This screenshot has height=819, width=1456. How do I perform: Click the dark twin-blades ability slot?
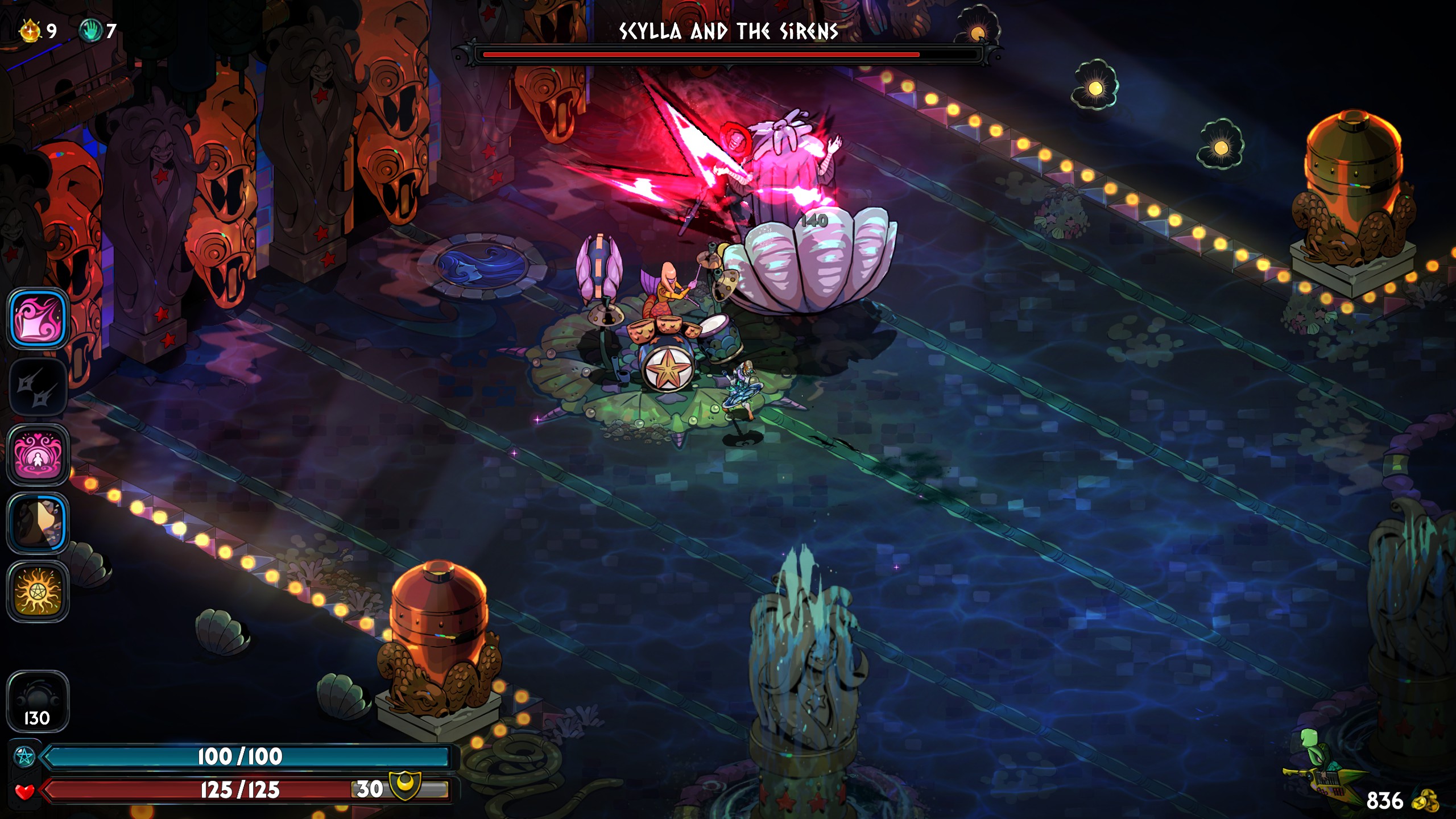pos(38,387)
